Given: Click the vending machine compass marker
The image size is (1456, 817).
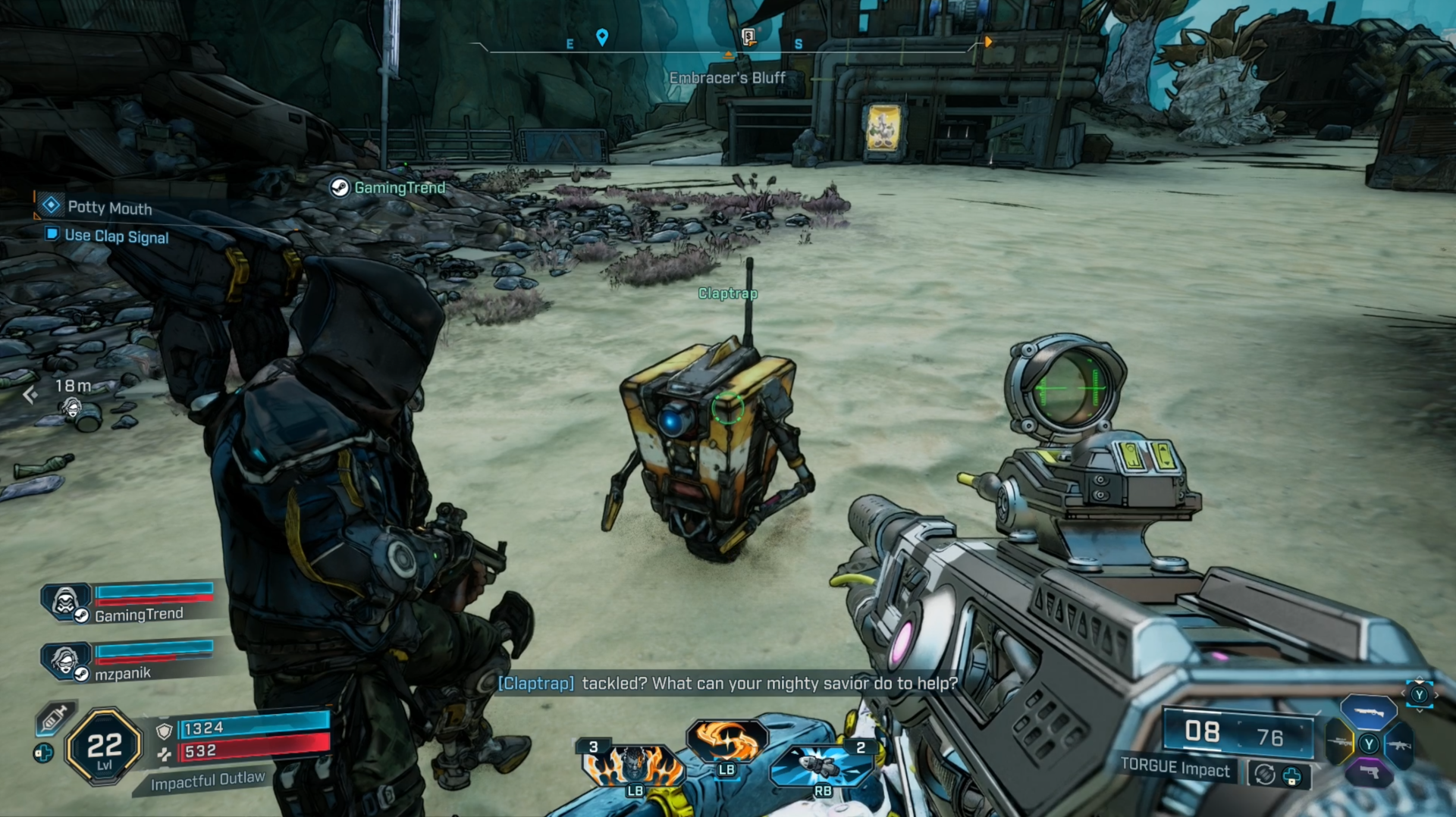Looking at the screenshot, I should click(748, 36).
